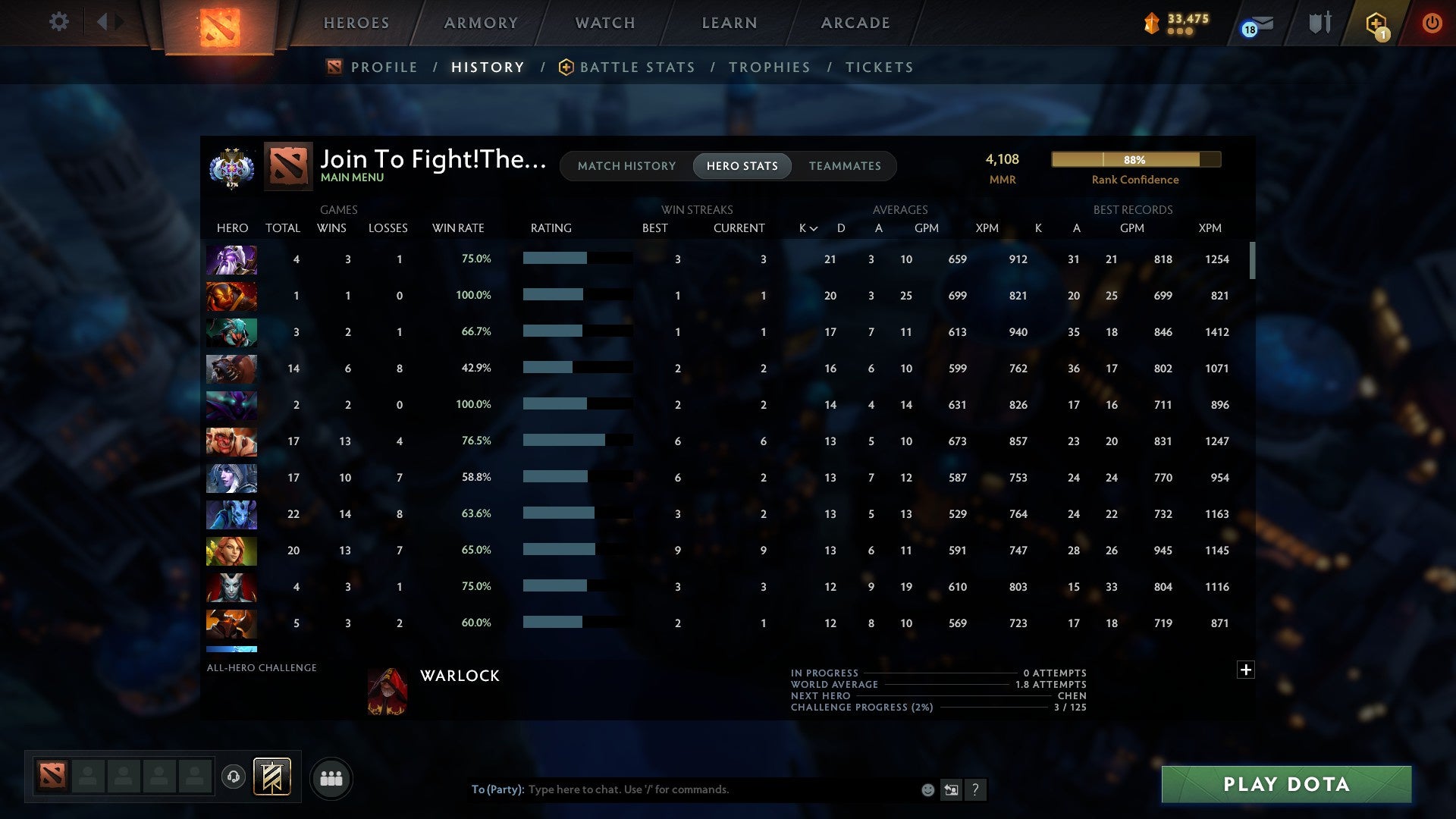The height and width of the screenshot is (819, 1456).
Task: Open the settings gear
Action: pyautogui.click(x=59, y=22)
